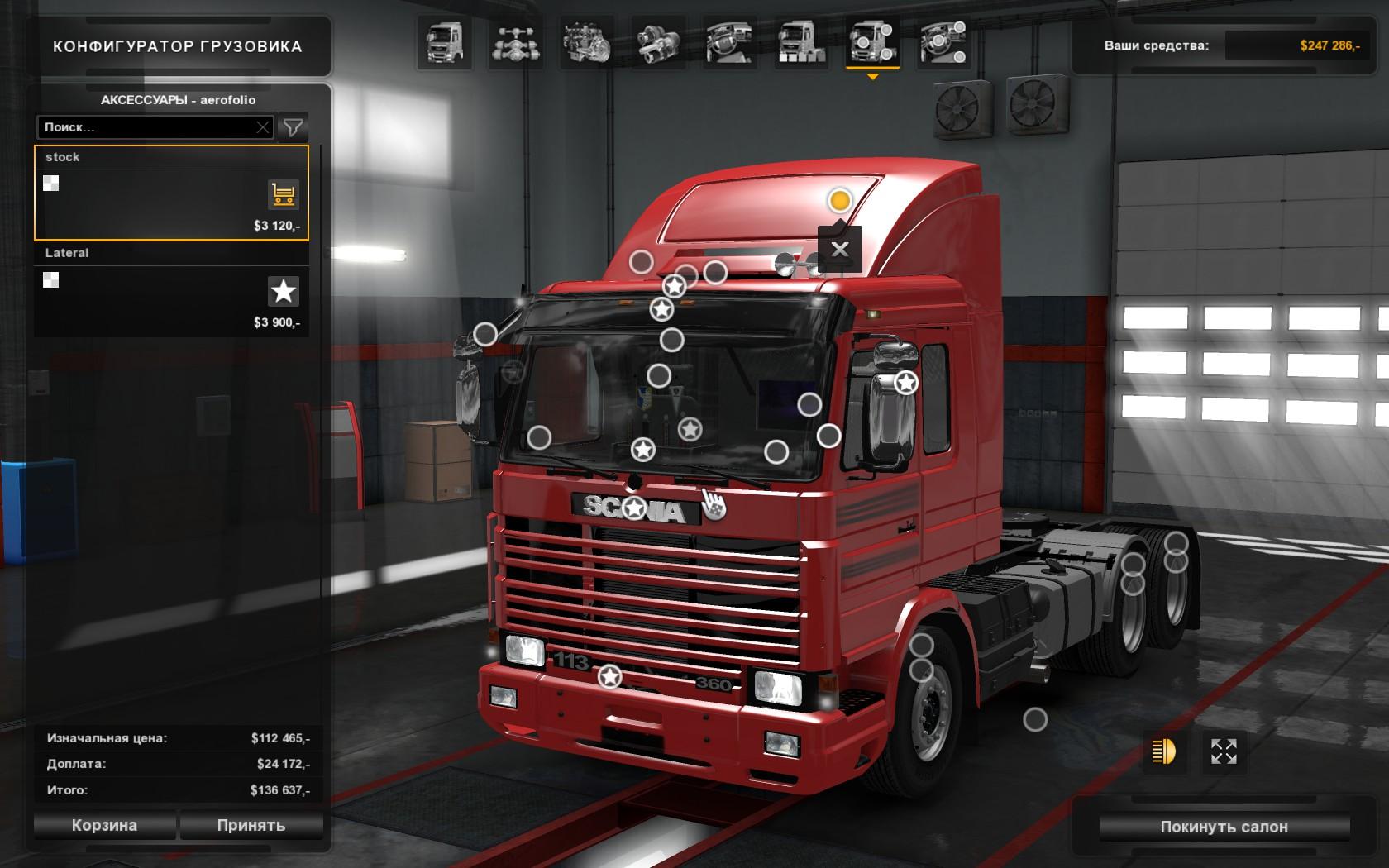Toggle the truck headlights icon
Screen dimensions: 1389x868
click(1163, 751)
